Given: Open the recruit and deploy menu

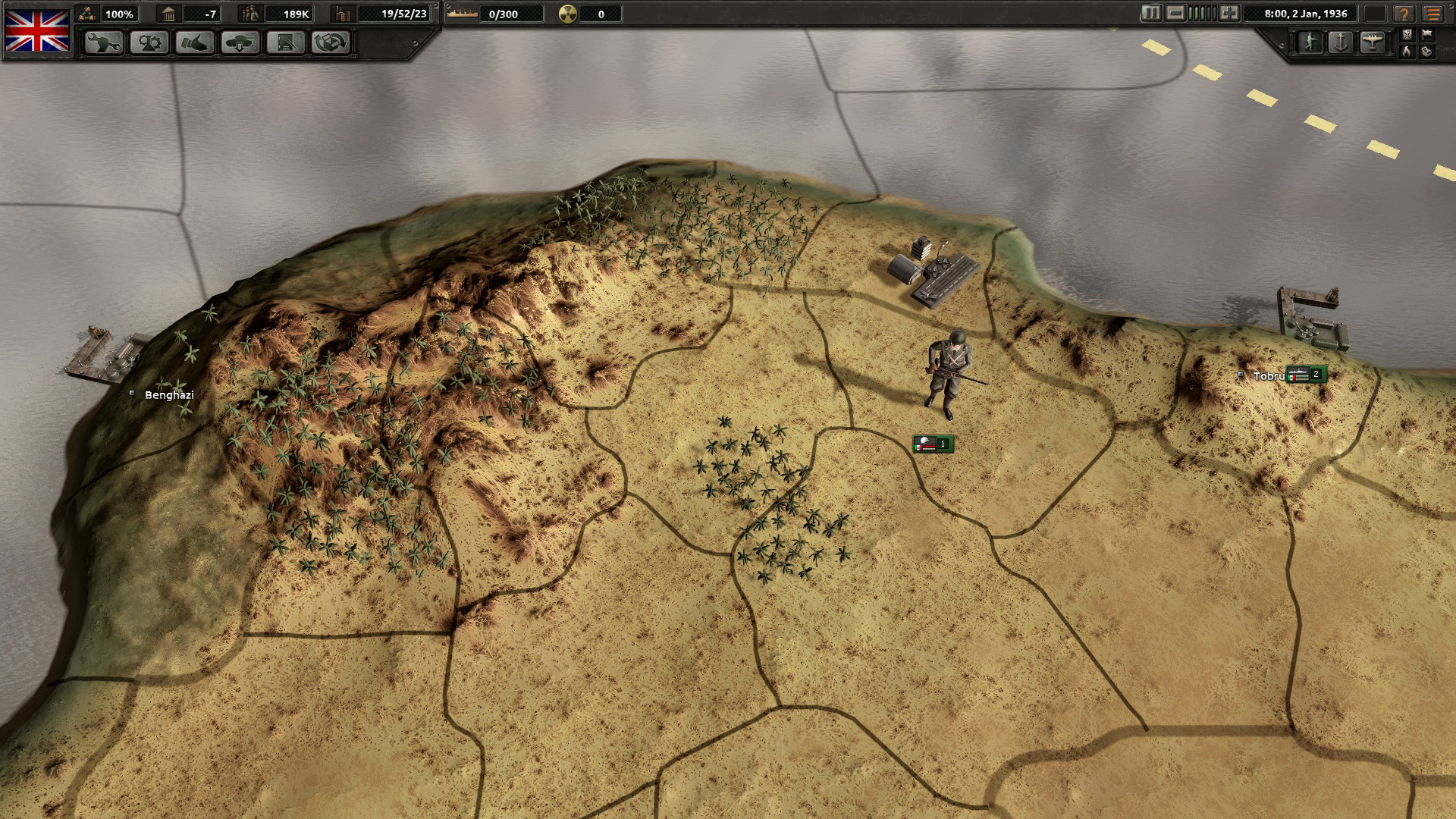Looking at the screenshot, I should [285, 43].
